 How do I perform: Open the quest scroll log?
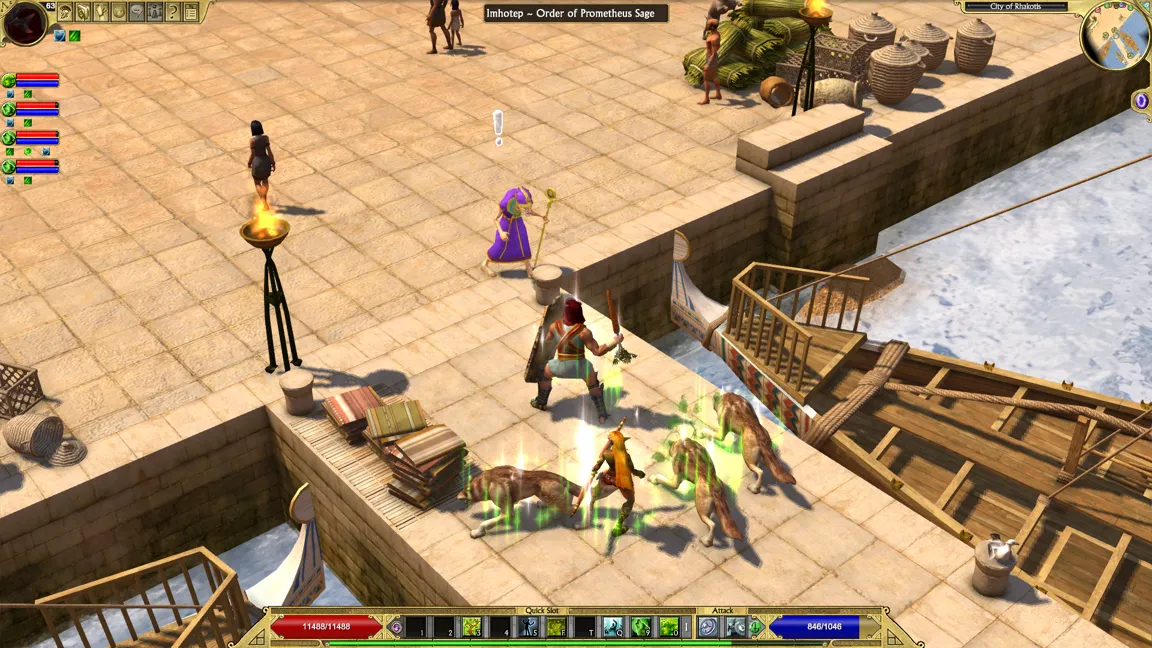click(x=101, y=12)
